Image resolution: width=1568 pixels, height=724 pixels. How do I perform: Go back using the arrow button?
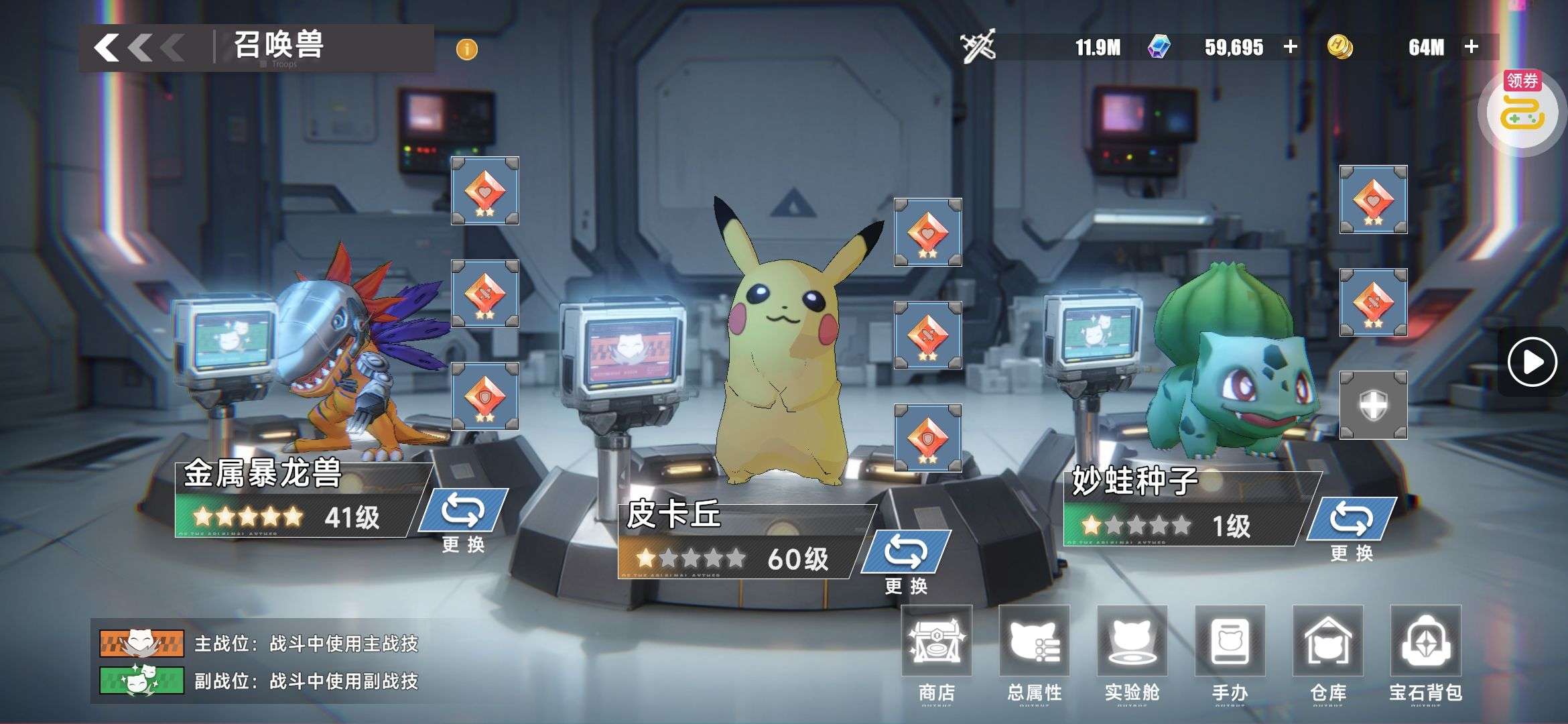click(109, 48)
